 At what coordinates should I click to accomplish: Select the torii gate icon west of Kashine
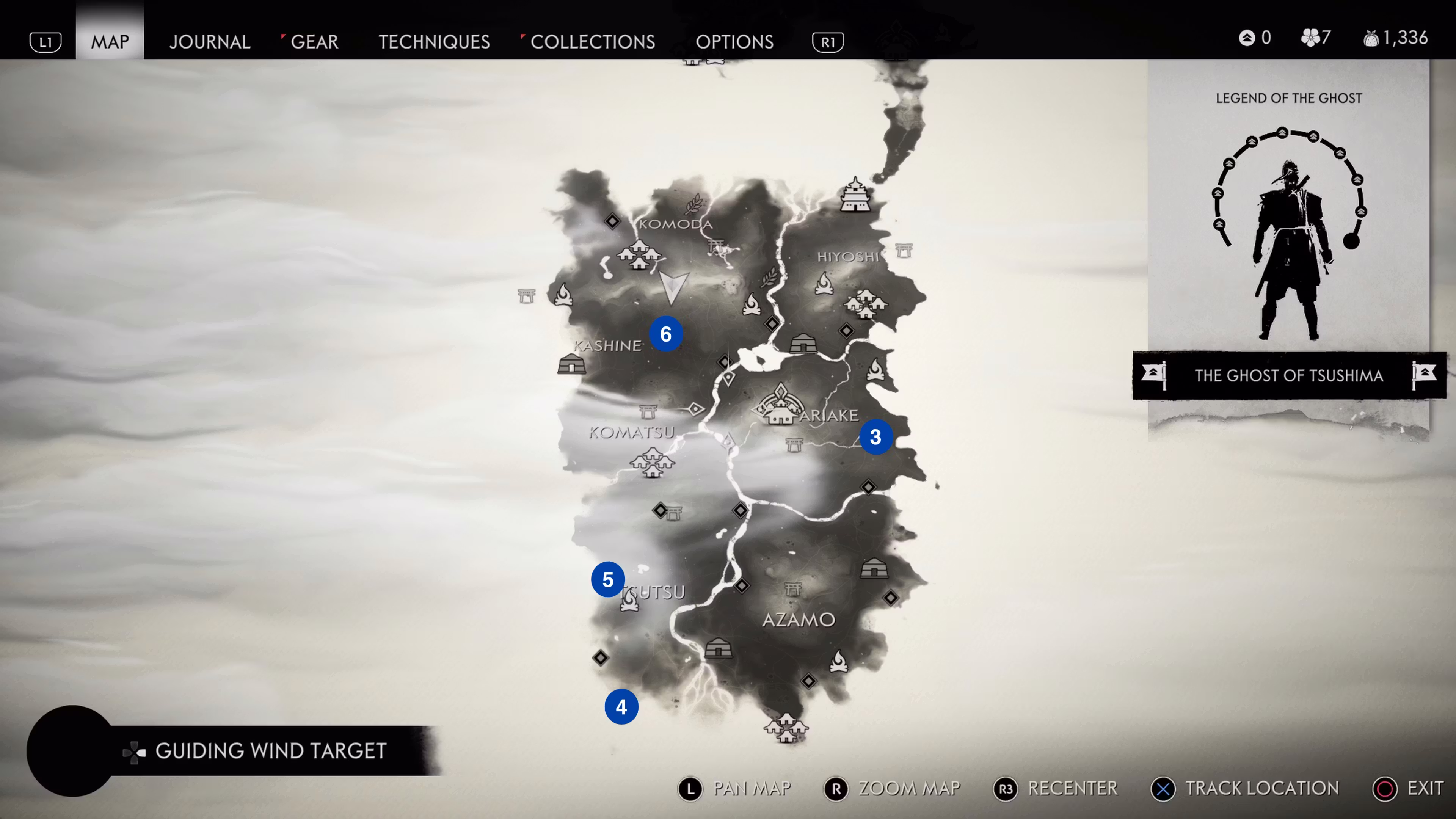click(x=526, y=296)
